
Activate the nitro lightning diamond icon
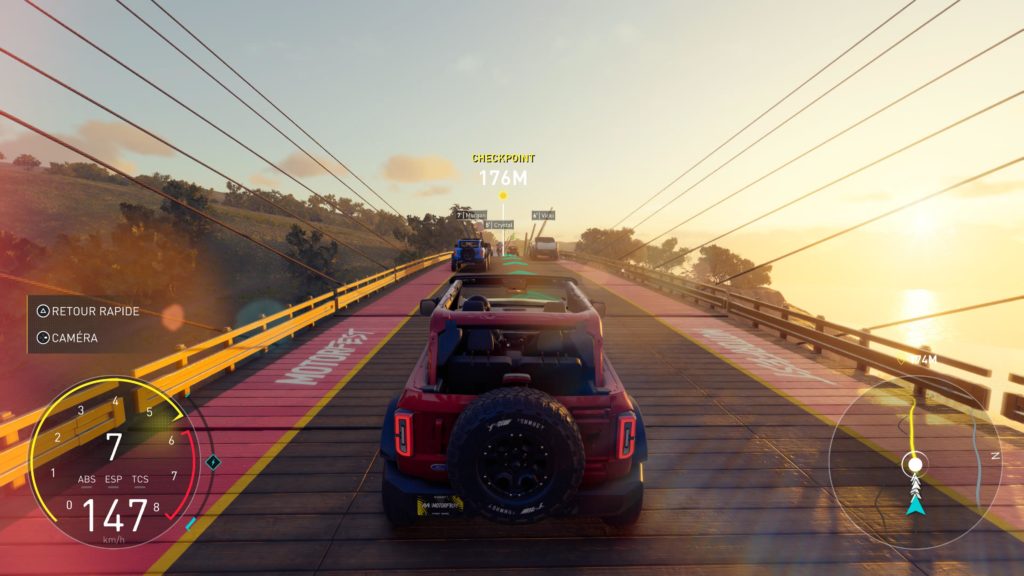212,462
